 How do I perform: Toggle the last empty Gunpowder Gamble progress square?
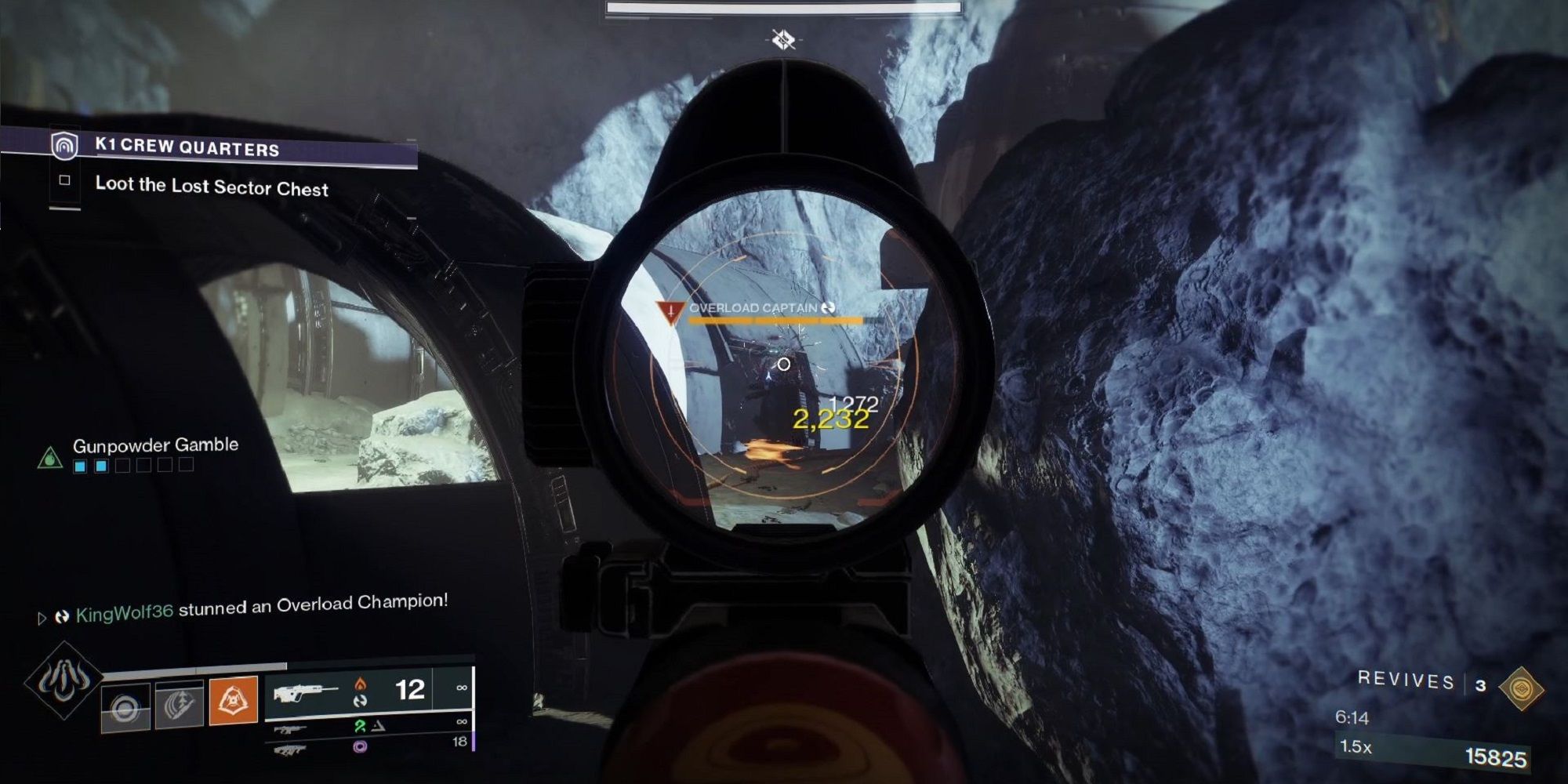pos(186,465)
